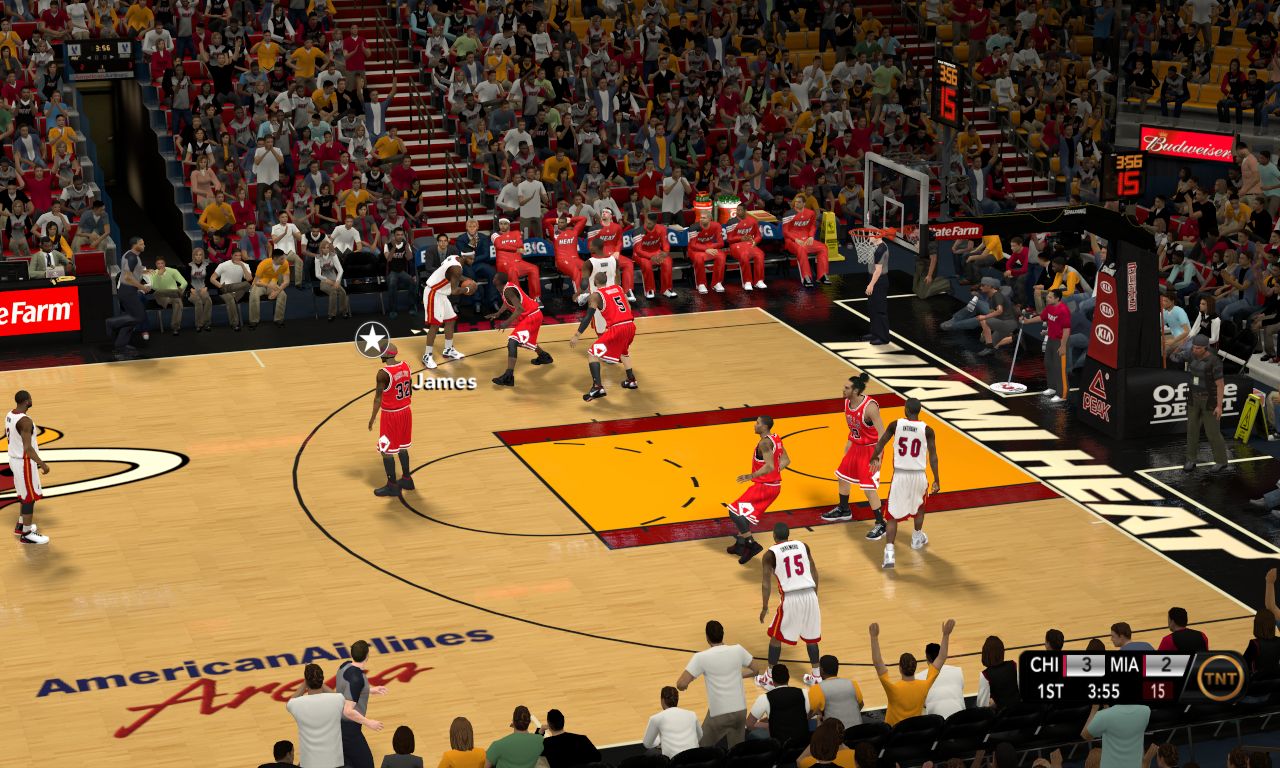The width and height of the screenshot is (1280, 768).
Task: Click the star marker beside the James label
Action: (372, 339)
